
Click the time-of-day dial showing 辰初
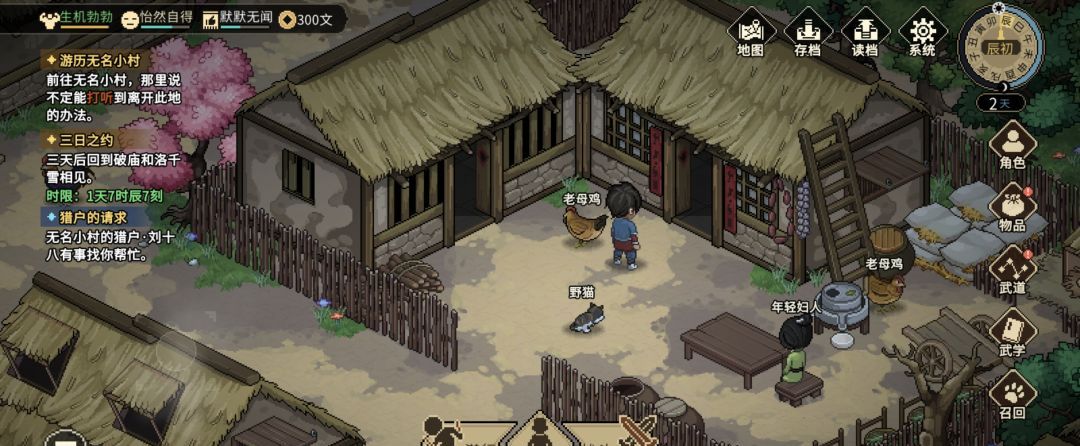[x=998, y=46]
